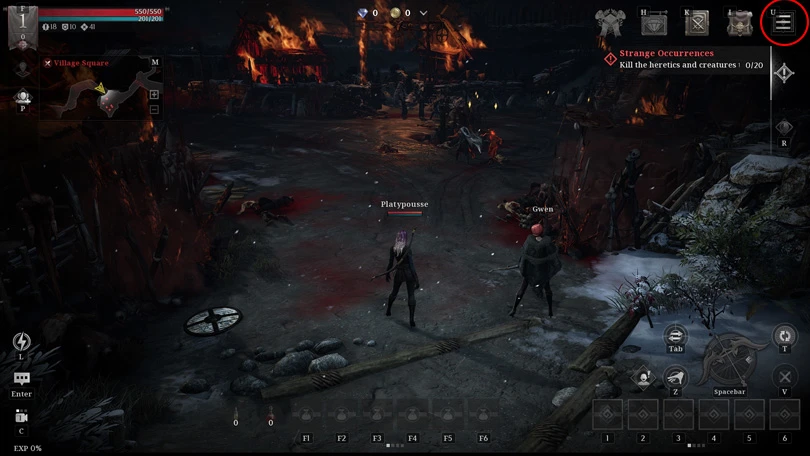Open the video camera icon

click(21, 416)
